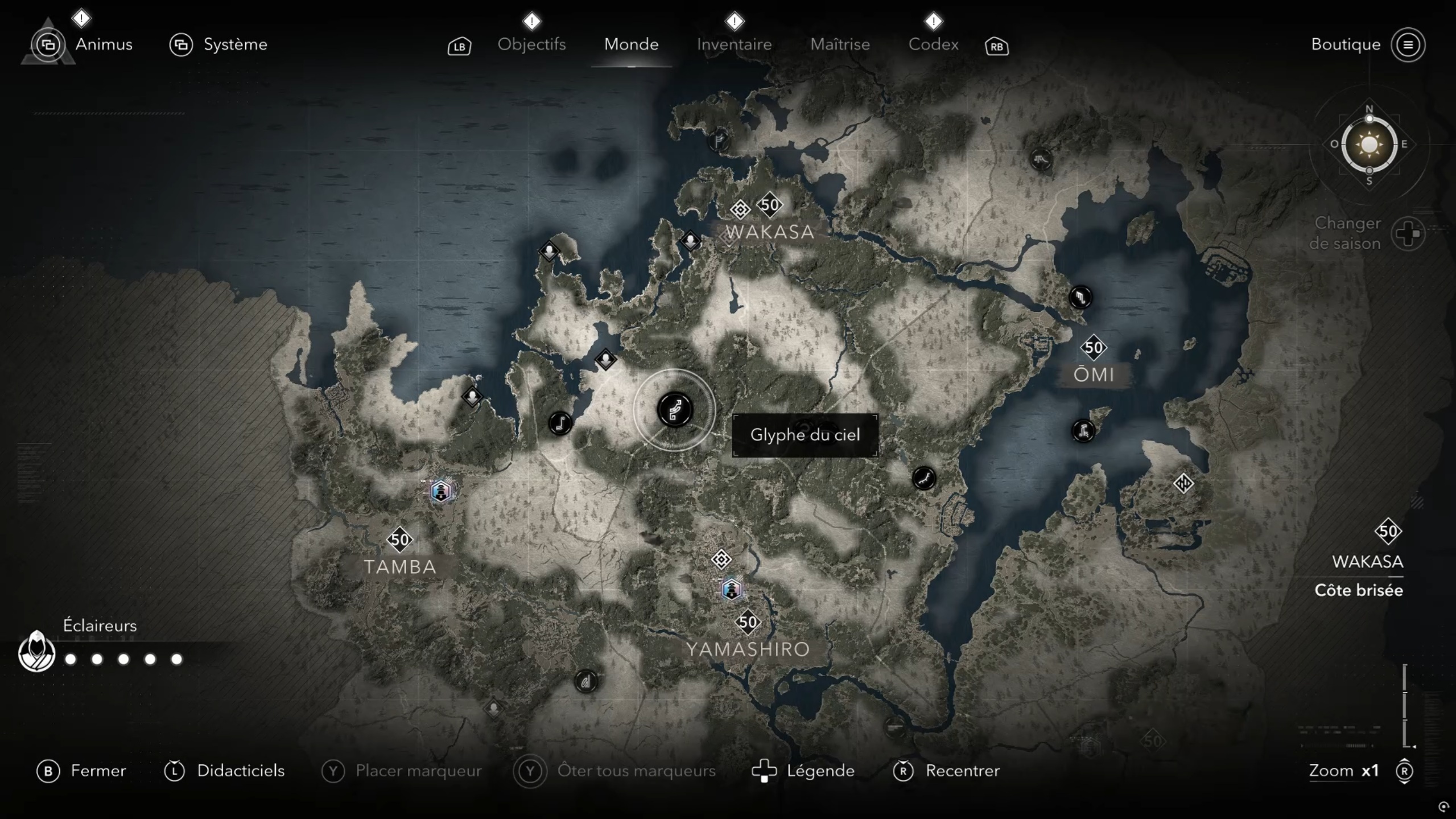Image resolution: width=1456 pixels, height=819 pixels.
Task: Select the Ōmi region label
Action: pos(1094,374)
